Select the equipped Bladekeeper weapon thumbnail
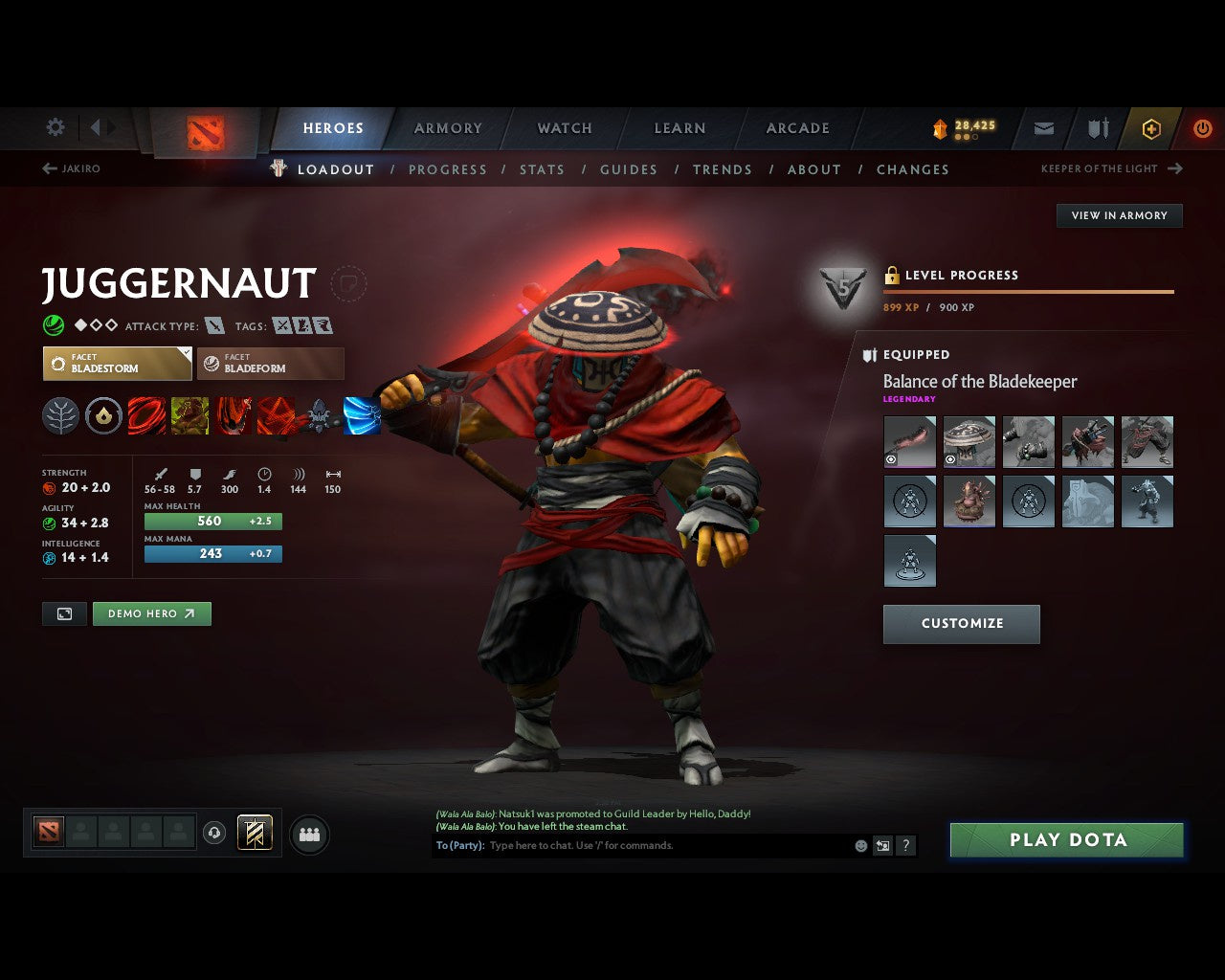Image resolution: width=1225 pixels, height=980 pixels. pos(909,441)
